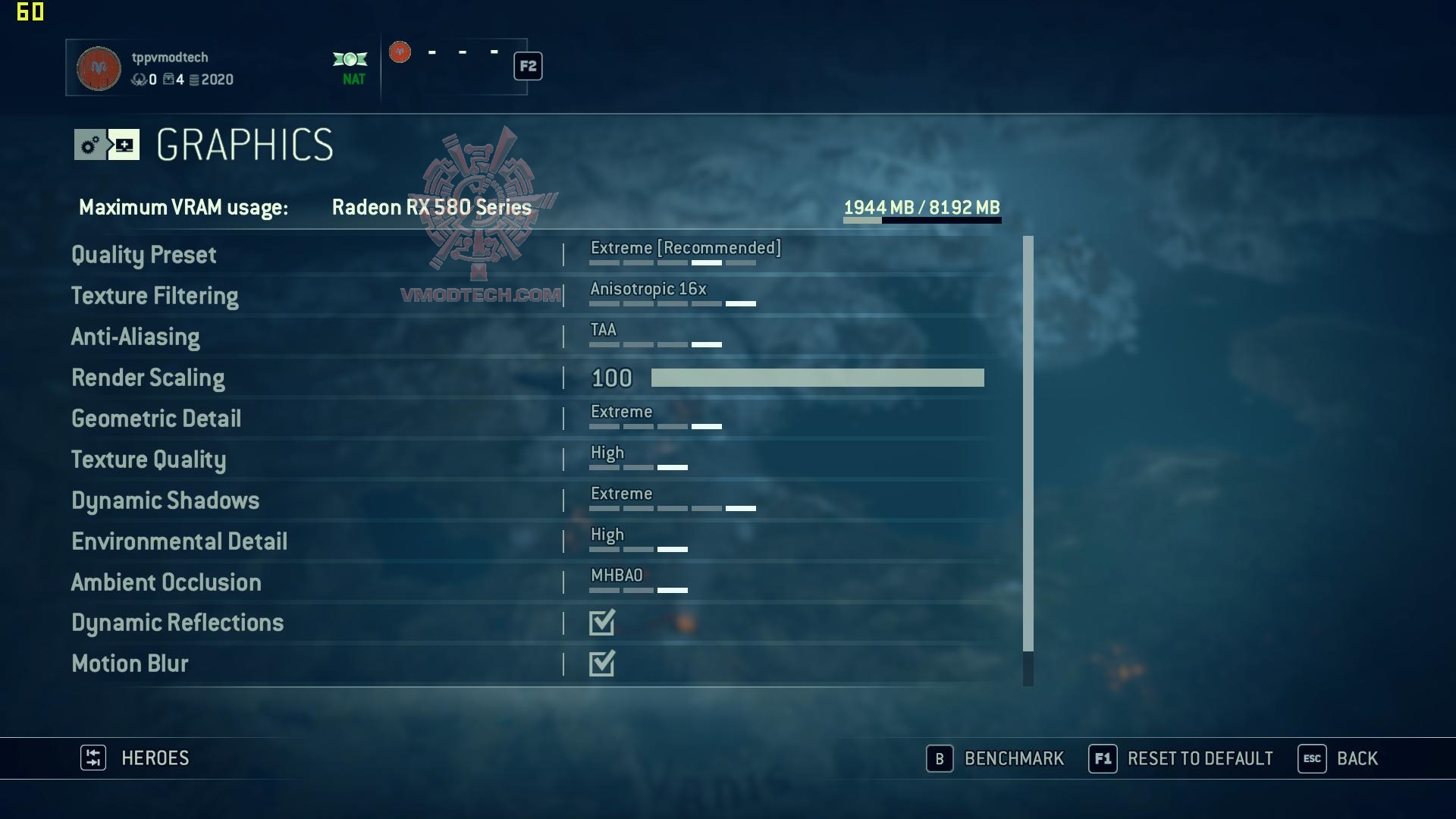Image resolution: width=1456 pixels, height=819 pixels.
Task: Open the group panel beside NAT
Action: tap(455, 67)
